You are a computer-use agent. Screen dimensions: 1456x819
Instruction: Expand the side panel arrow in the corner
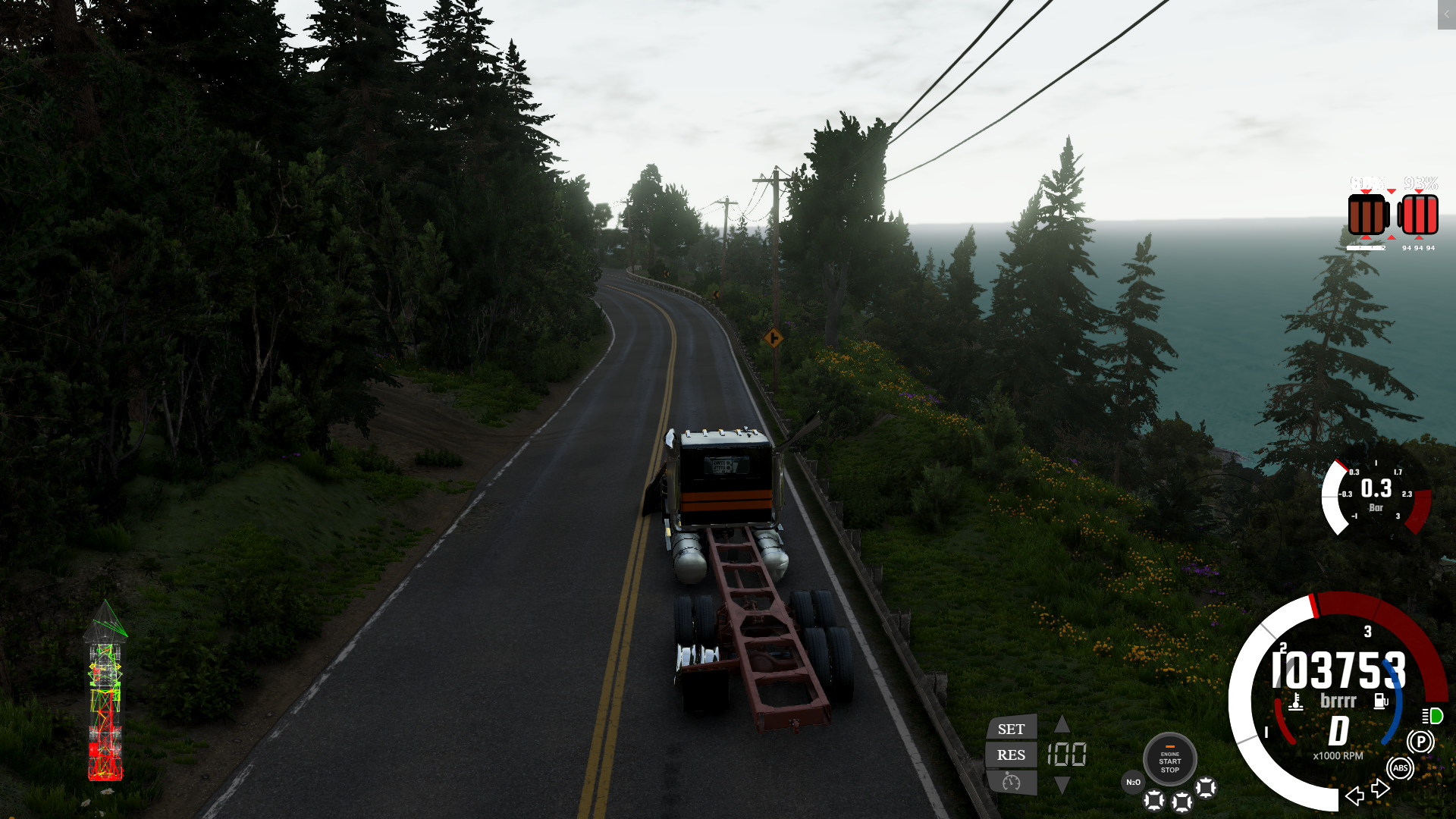coord(1446,14)
